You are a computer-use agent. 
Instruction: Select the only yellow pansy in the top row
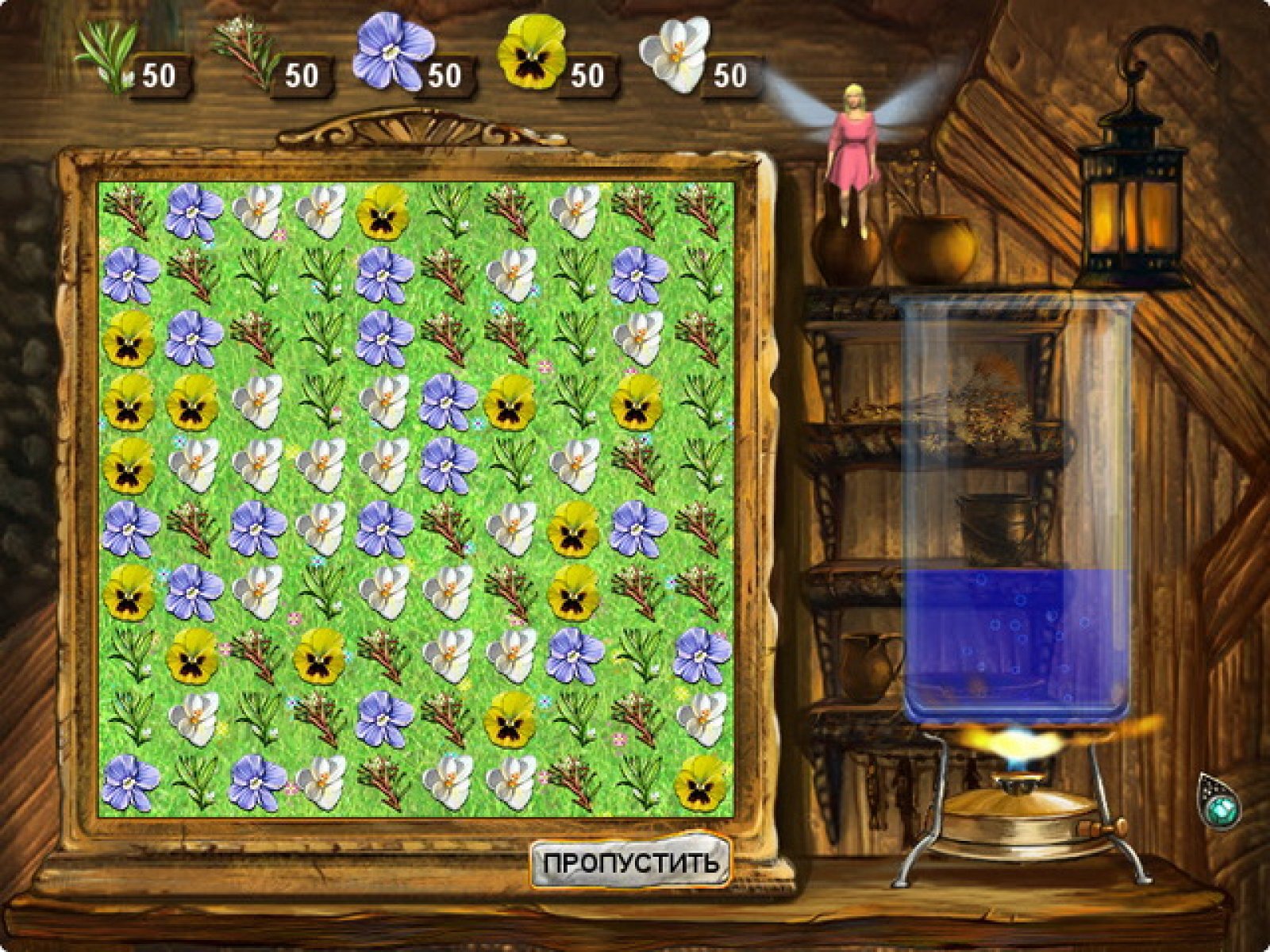click(382, 213)
